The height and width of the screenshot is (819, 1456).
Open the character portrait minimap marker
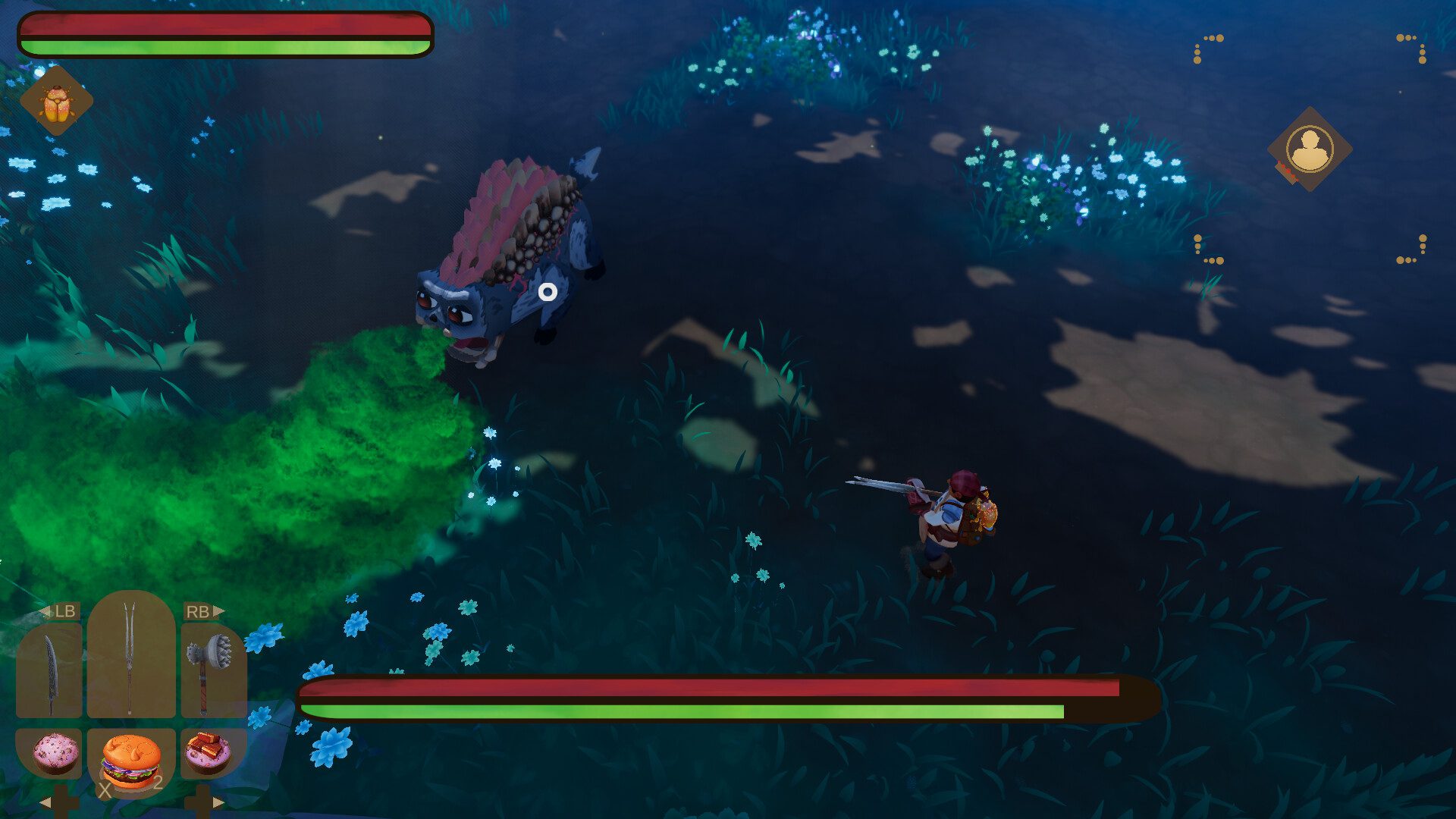(1310, 149)
